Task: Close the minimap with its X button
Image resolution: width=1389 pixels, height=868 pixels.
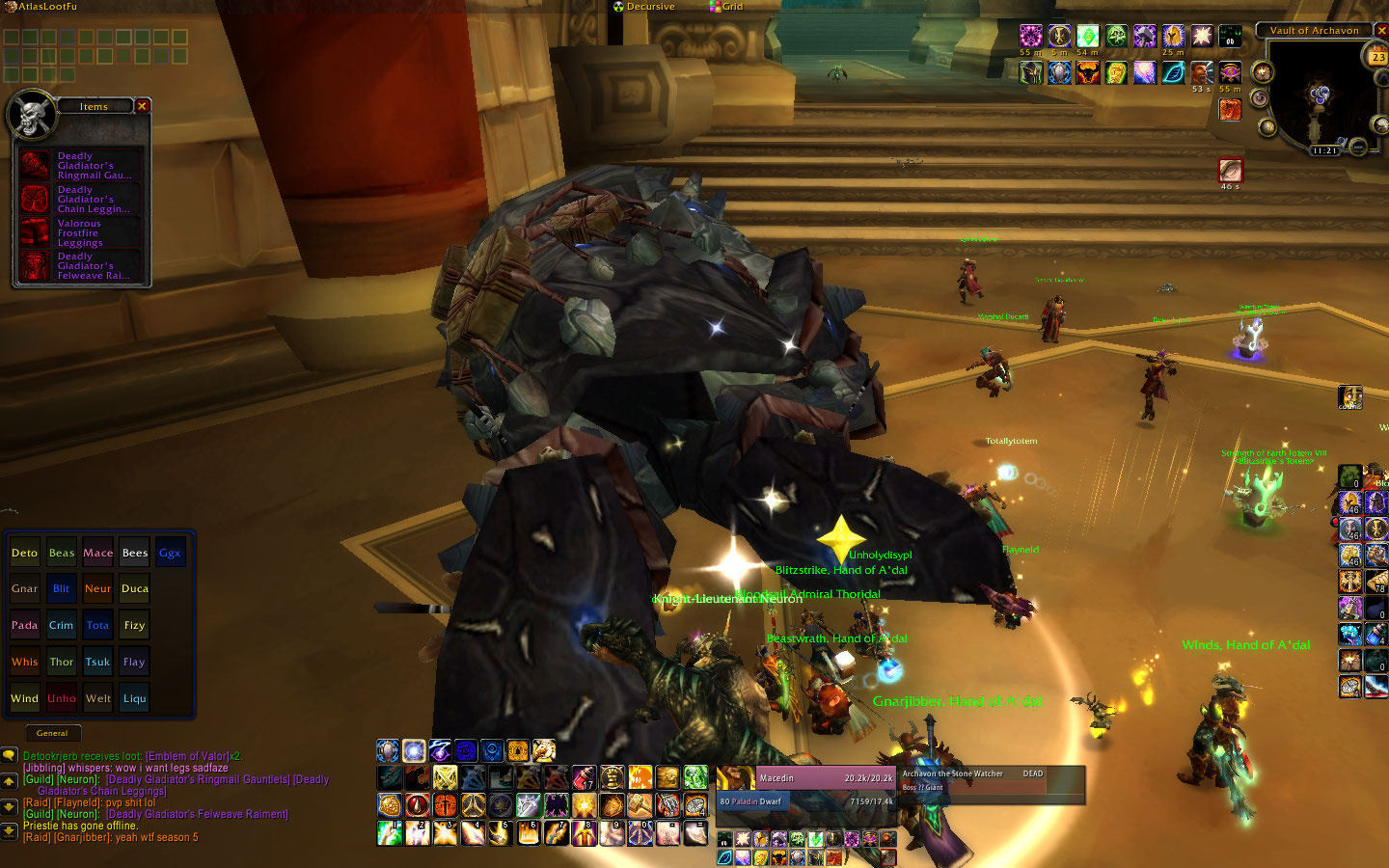Action: pyautogui.click(x=1381, y=31)
